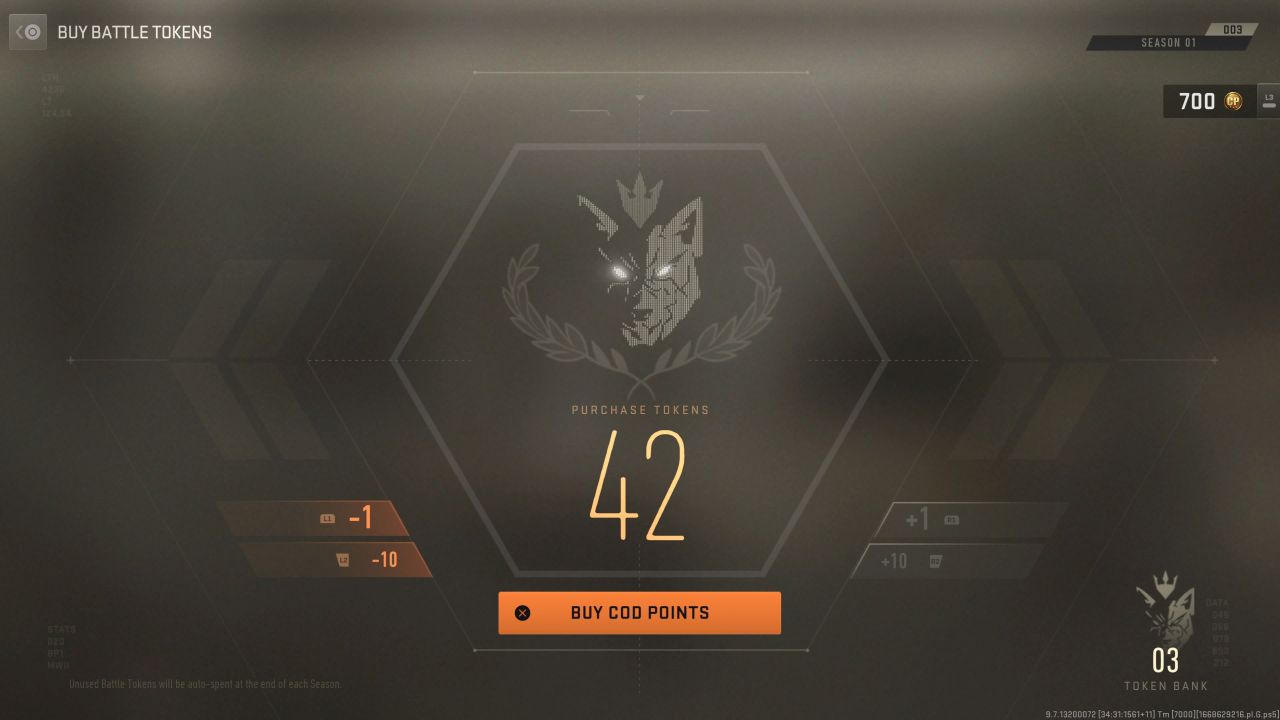Click the small bumper icon beside +1

tap(951, 518)
